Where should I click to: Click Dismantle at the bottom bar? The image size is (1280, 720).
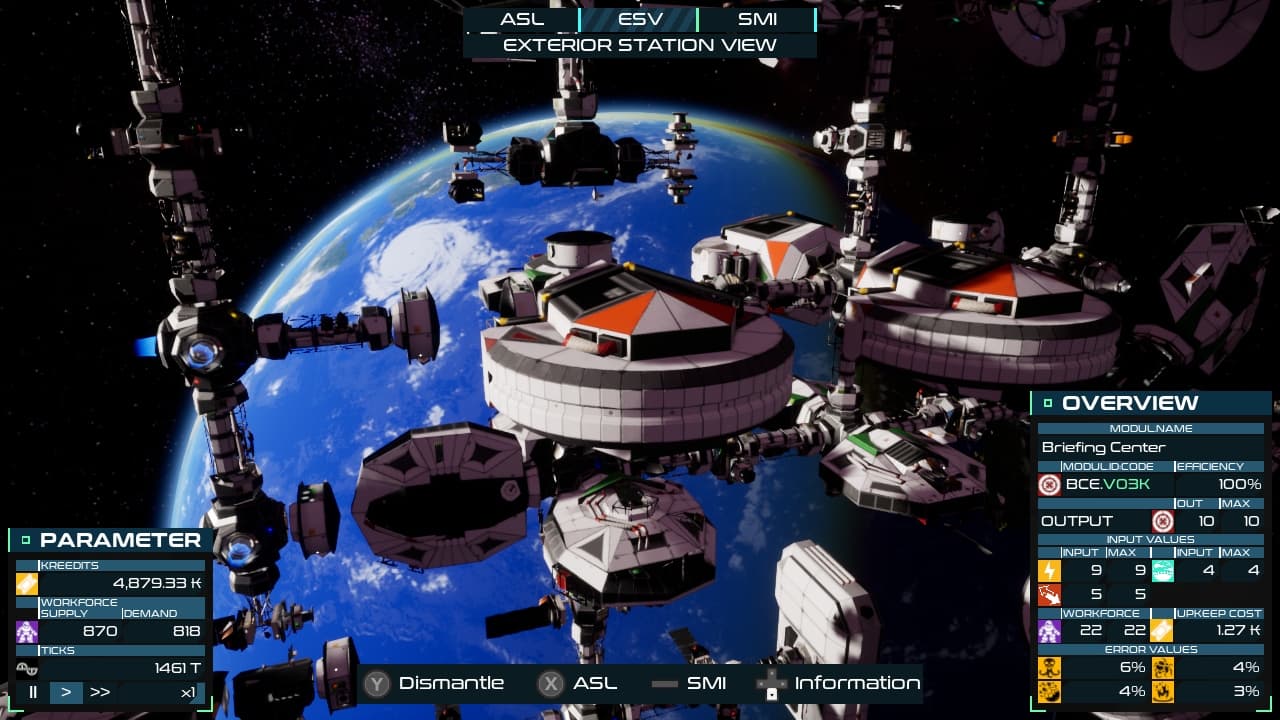[x=450, y=683]
